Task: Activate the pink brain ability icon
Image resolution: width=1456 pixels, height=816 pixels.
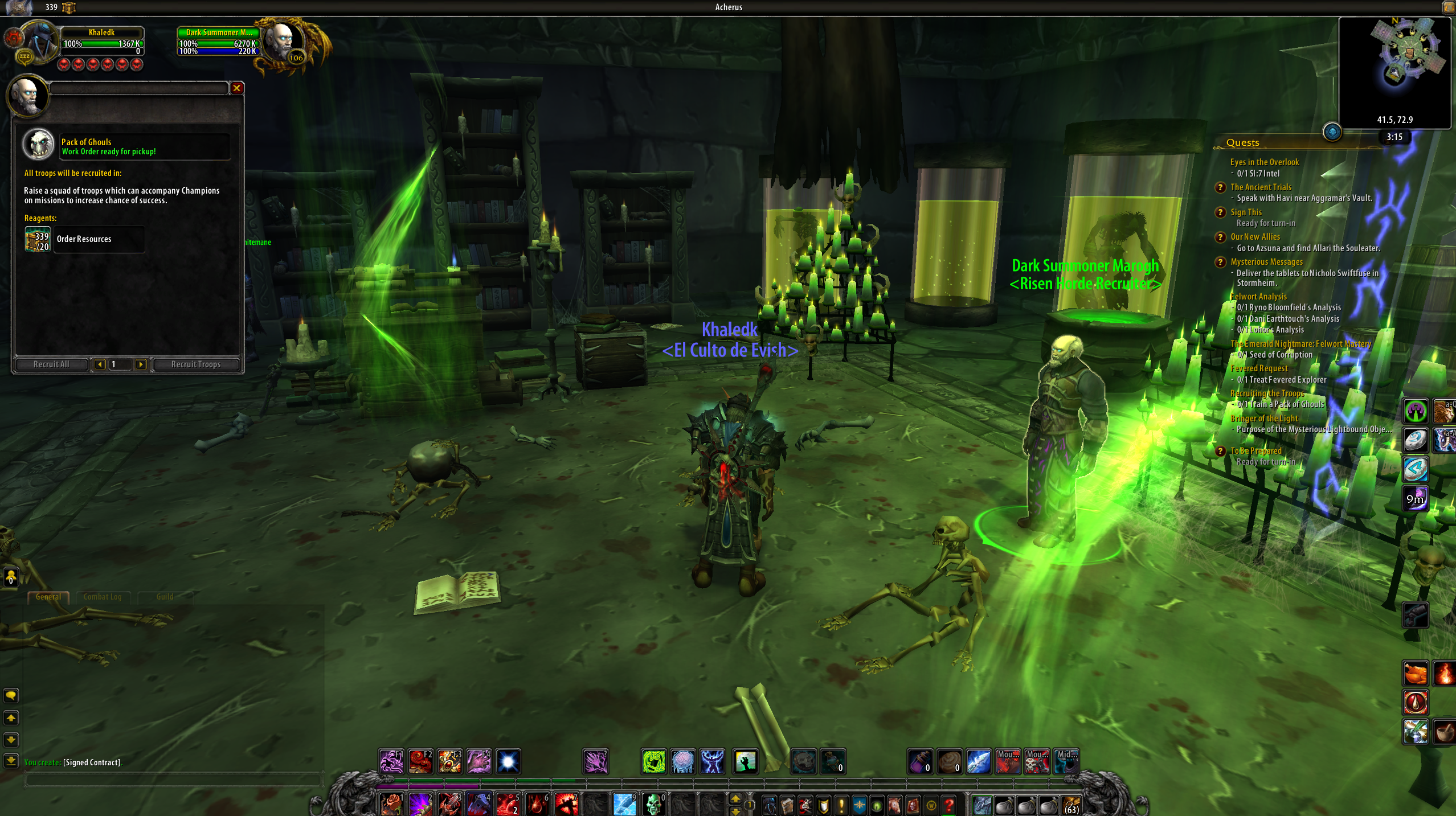Action: (682, 762)
